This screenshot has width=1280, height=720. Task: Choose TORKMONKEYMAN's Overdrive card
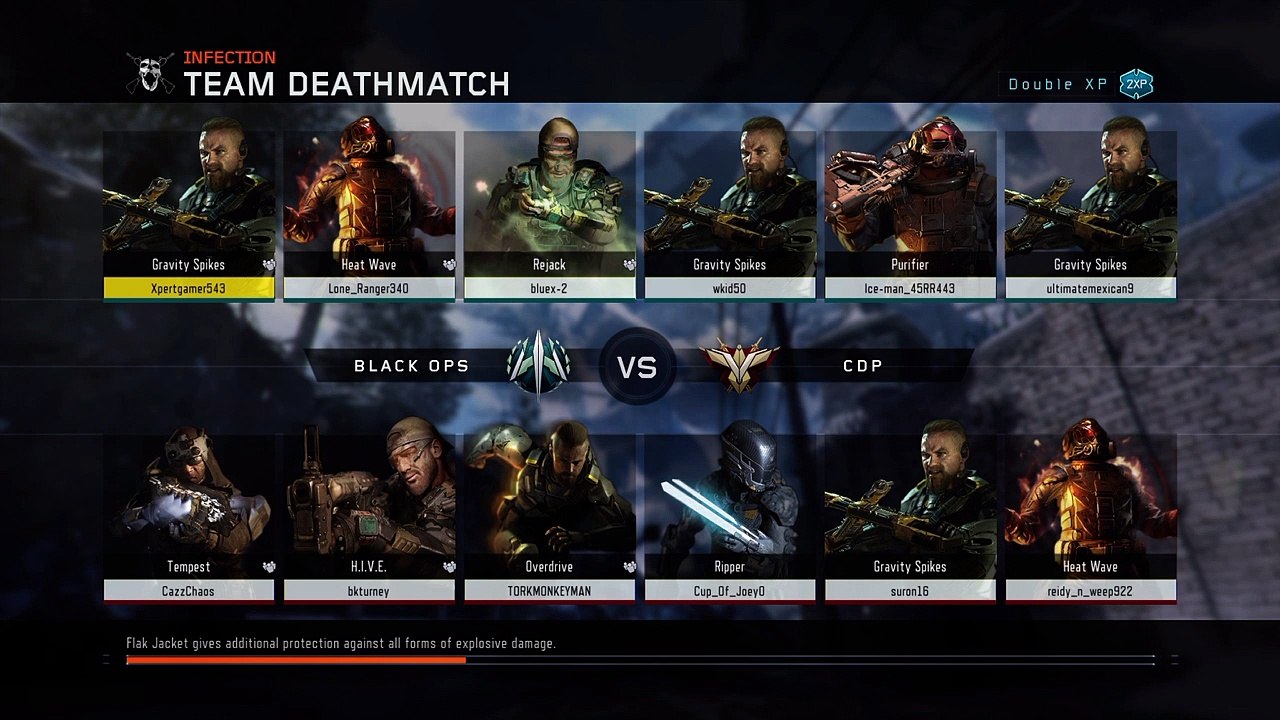click(x=549, y=517)
